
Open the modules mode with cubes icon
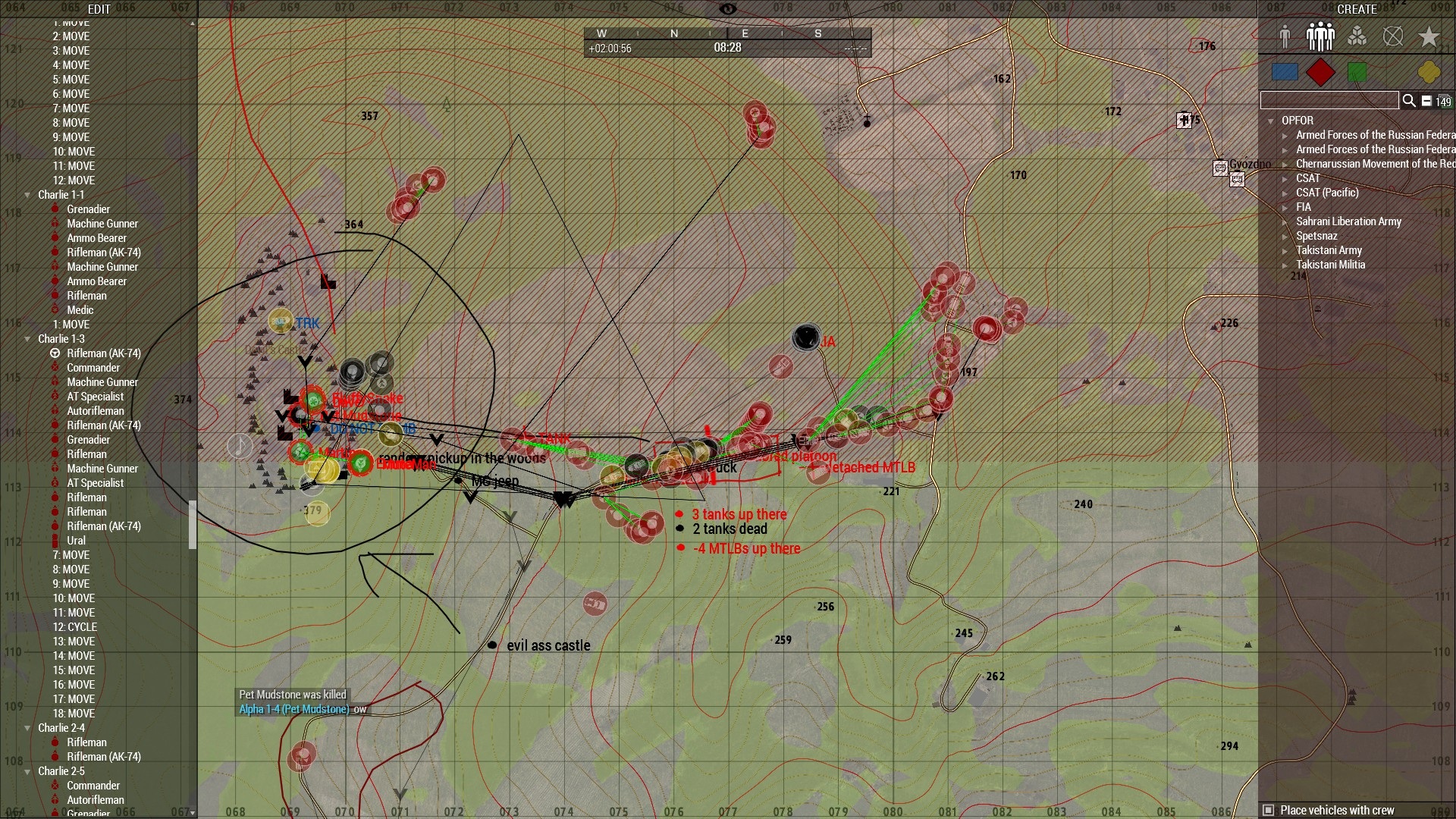click(x=1357, y=36)
